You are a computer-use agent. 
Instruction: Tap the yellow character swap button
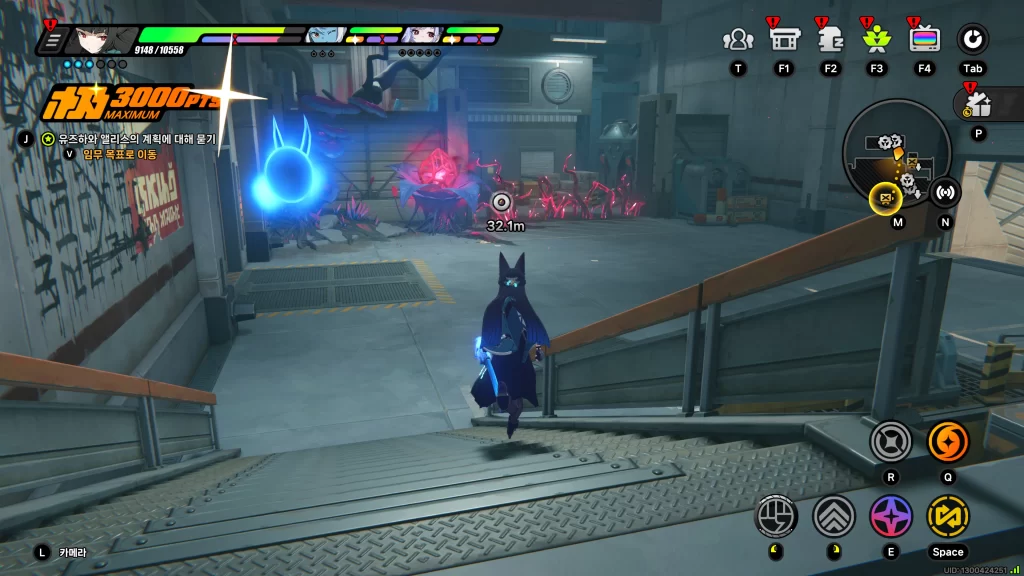tap(947, 516)
